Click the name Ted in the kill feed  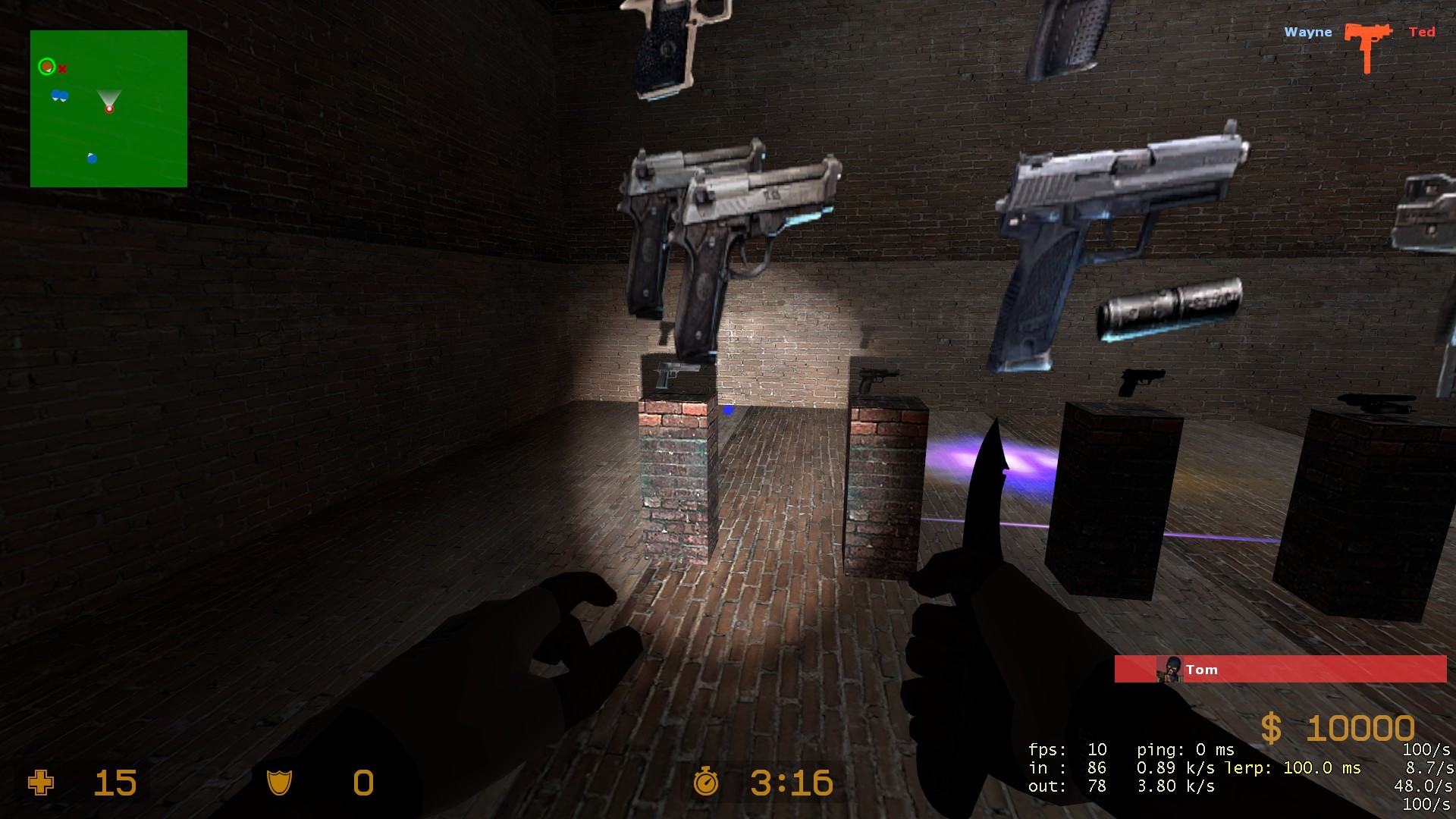pos(1422,32)
